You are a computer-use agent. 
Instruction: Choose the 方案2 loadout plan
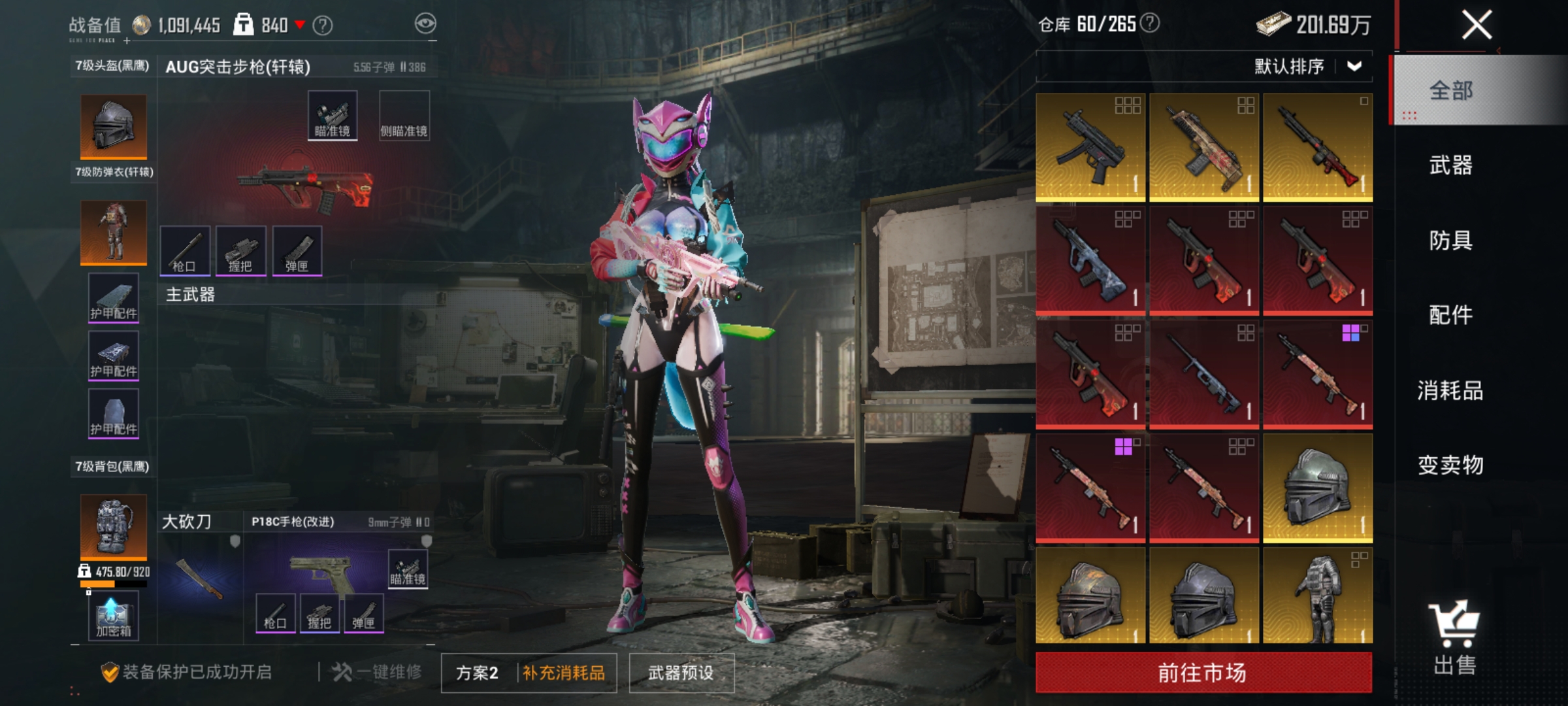point(477,673)
